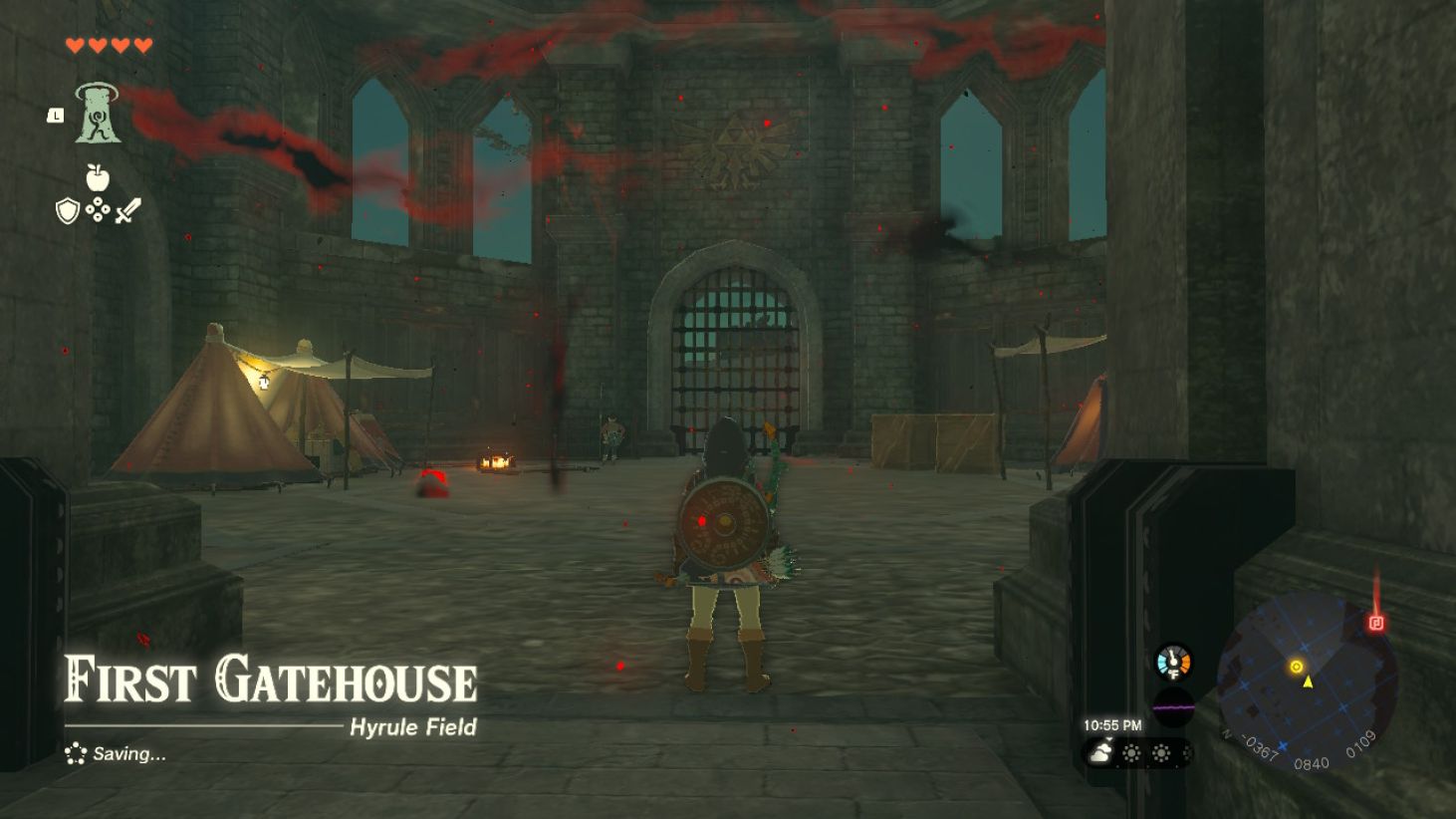
Task: Click the second sun weather forecast icon
Action: coord(1161,751)
